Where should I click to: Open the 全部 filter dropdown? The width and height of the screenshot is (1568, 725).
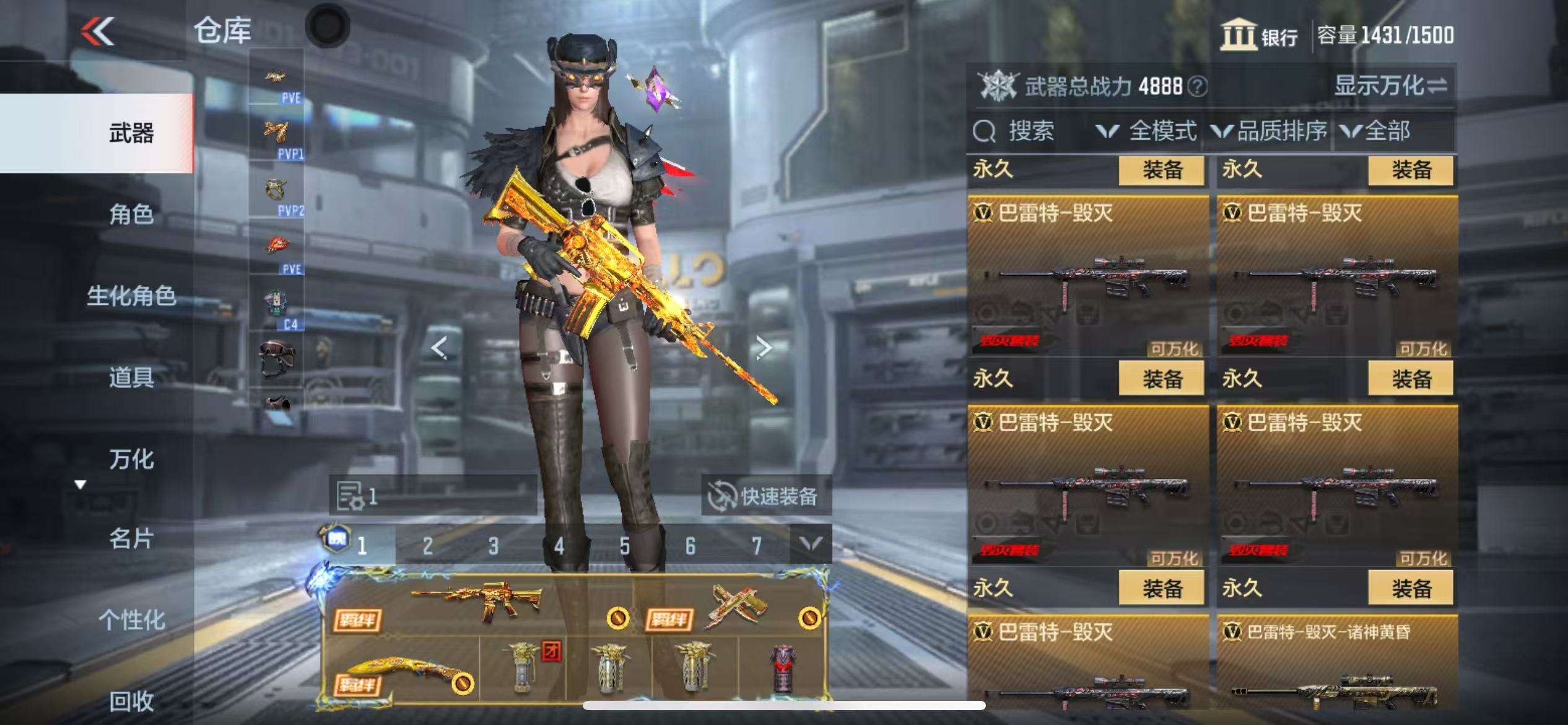(1376, 131)
